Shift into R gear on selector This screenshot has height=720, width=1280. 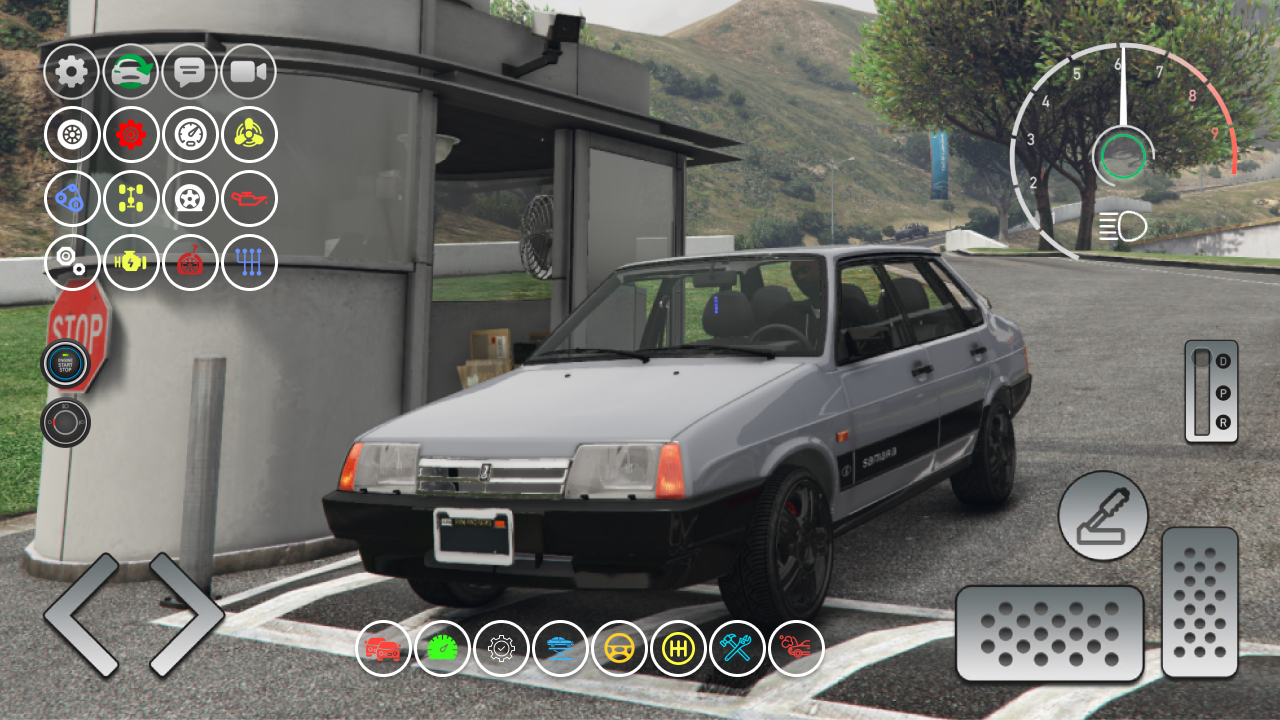click(1222, 423)
